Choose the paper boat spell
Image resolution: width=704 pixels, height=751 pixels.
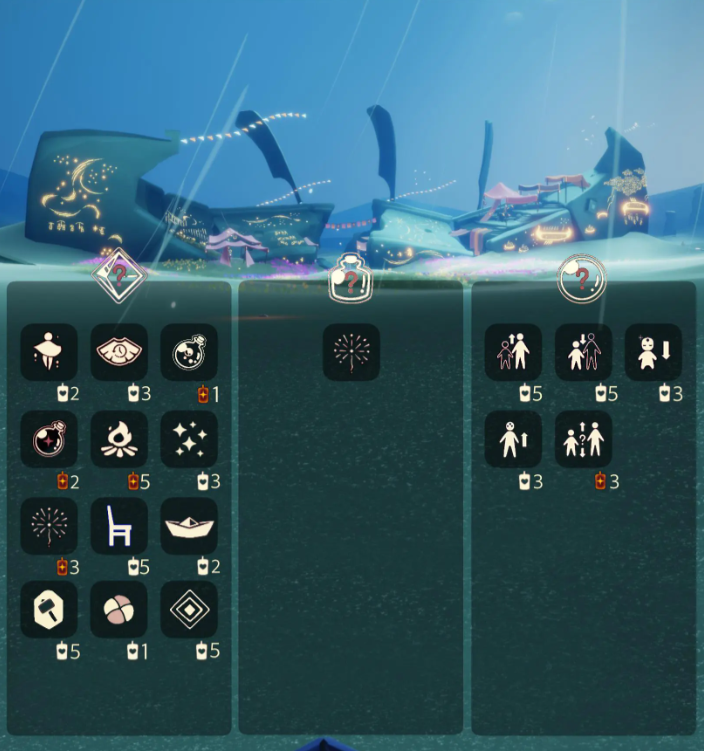[189, 526]
